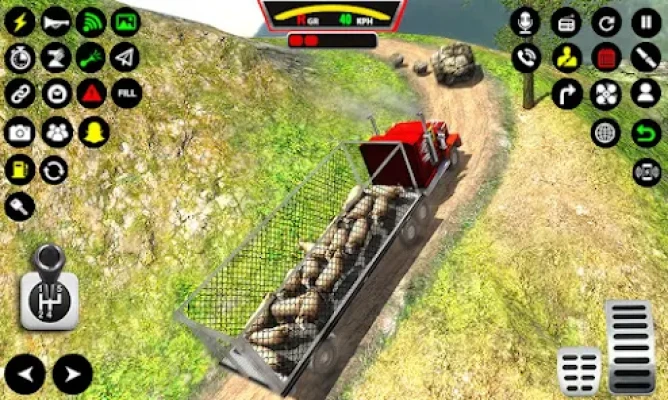Pause the game
Image resolution: width=668 pixels, height=400 pixels.
pos(645,21)
